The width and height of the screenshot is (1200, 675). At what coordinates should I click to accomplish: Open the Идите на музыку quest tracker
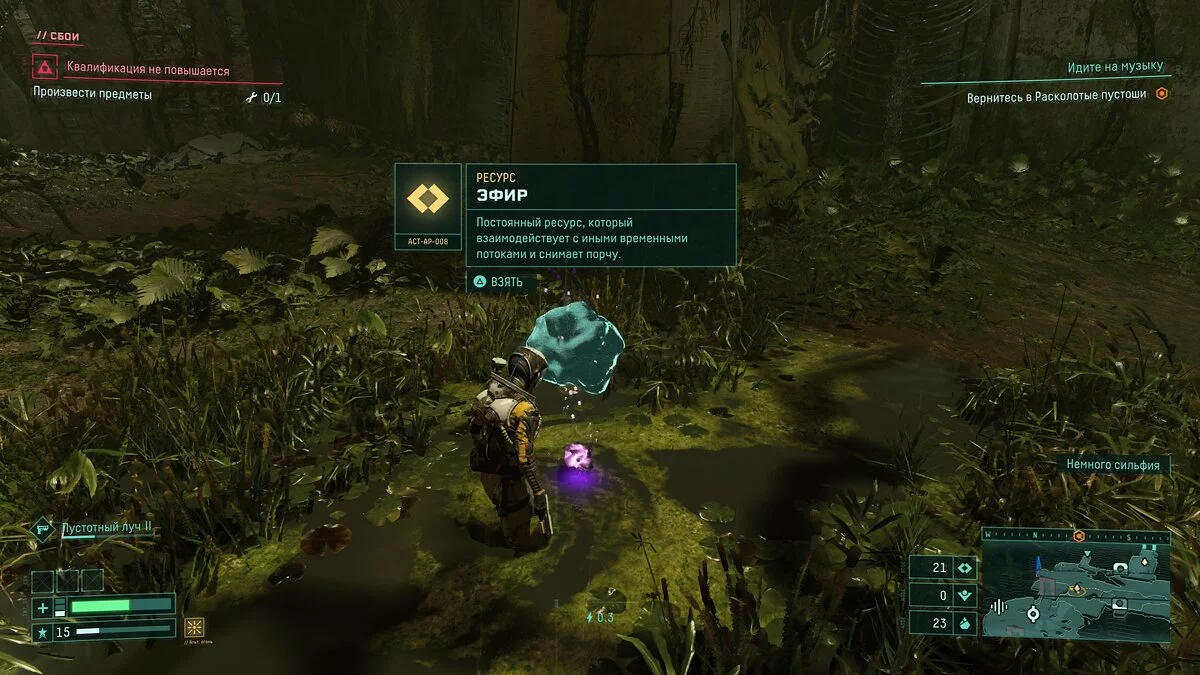pyautogui.click(x=1116, y=68)
